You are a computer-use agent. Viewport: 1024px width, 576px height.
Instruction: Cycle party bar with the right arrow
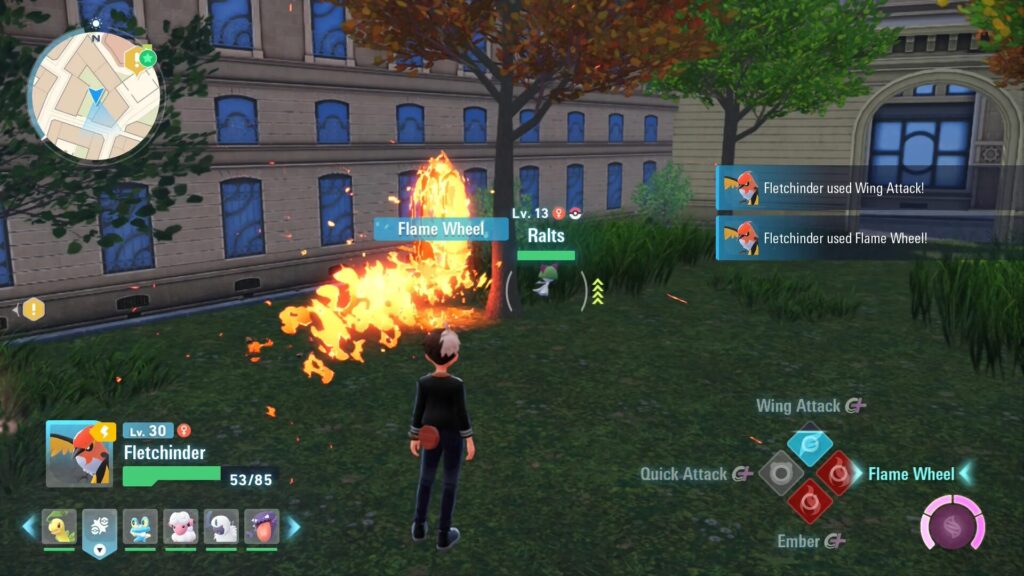294,526
